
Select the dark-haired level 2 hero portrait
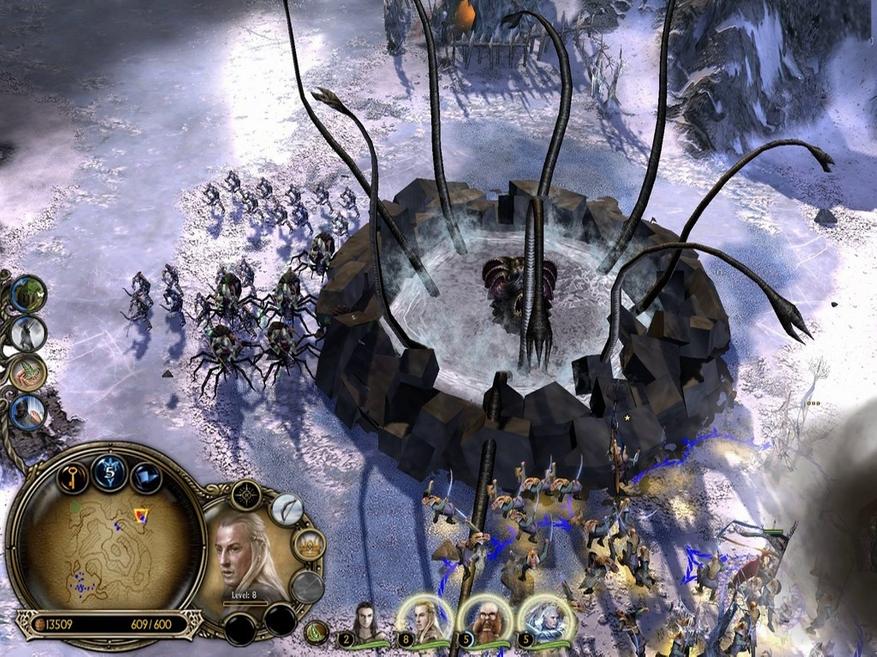click(366, 622)
